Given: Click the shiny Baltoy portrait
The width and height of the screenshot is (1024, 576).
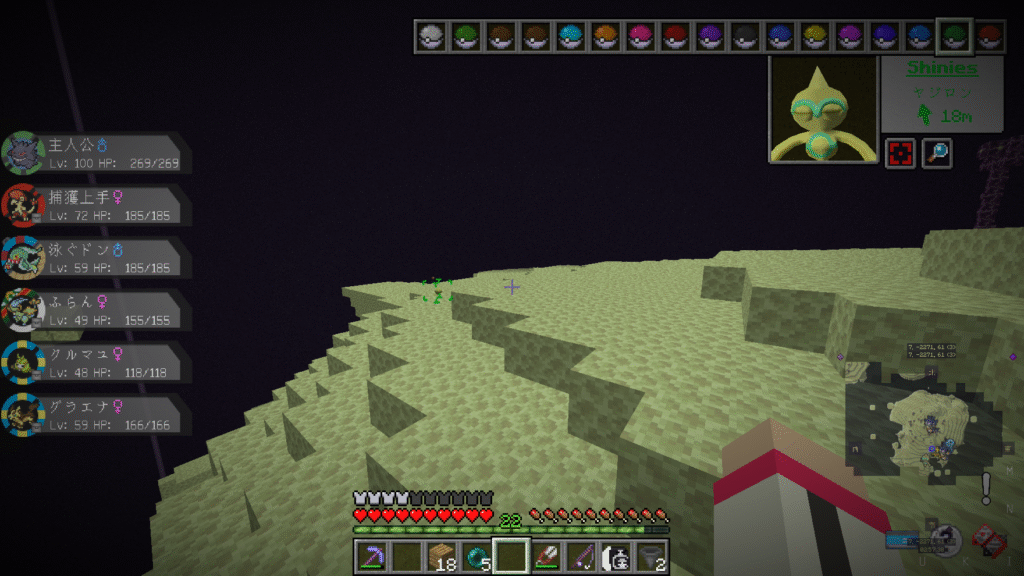Looking at the screenshot, I should coord(824,109).
